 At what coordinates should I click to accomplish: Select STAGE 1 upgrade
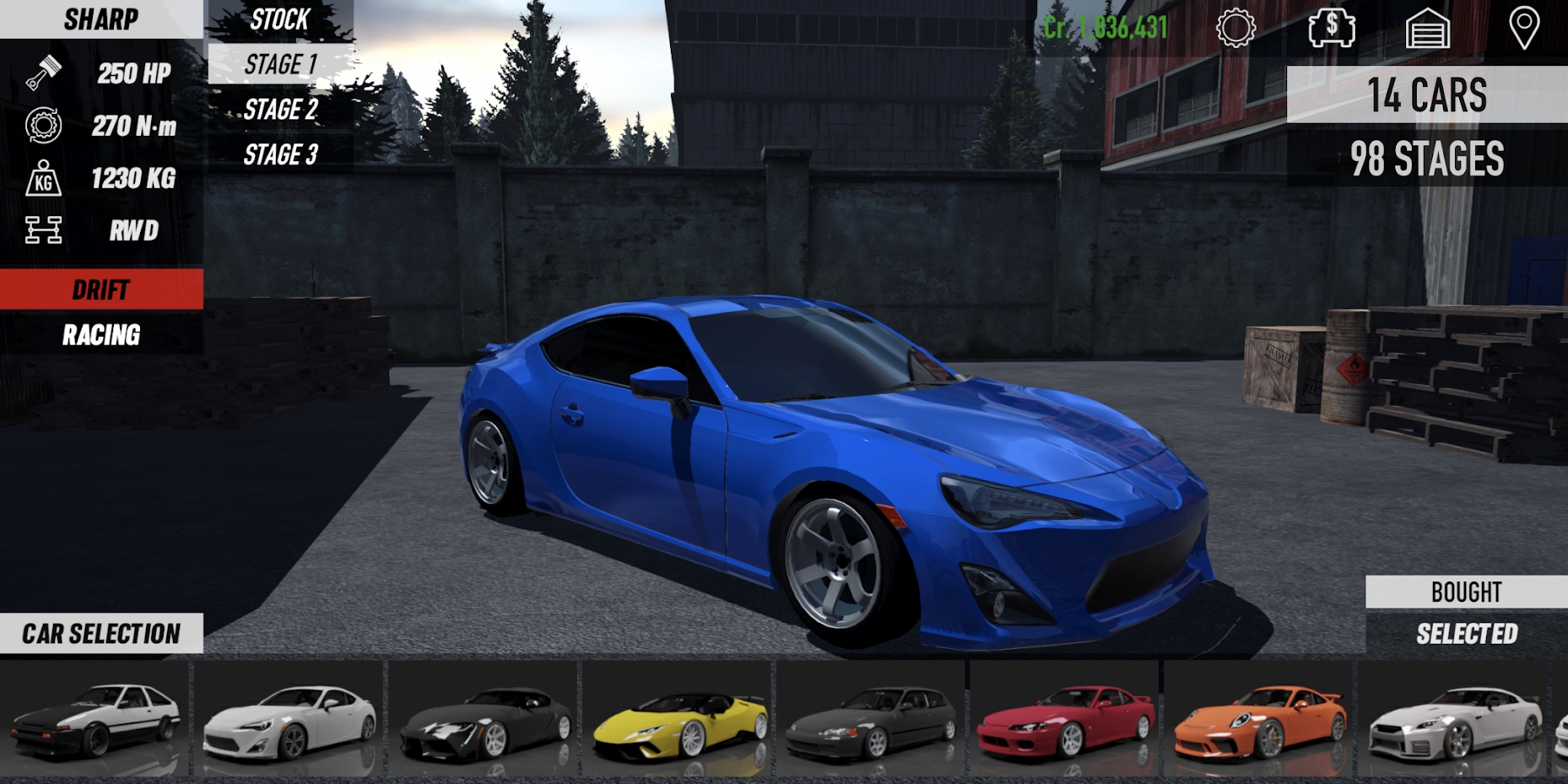point(280,65)
